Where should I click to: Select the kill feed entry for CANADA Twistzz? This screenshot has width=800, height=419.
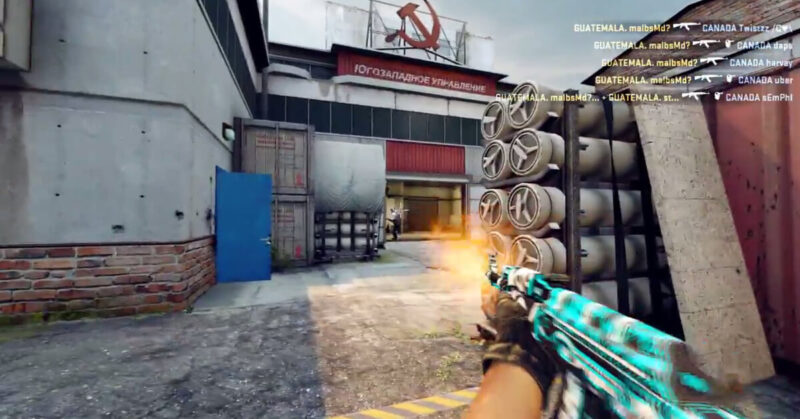tap(683, 27)
